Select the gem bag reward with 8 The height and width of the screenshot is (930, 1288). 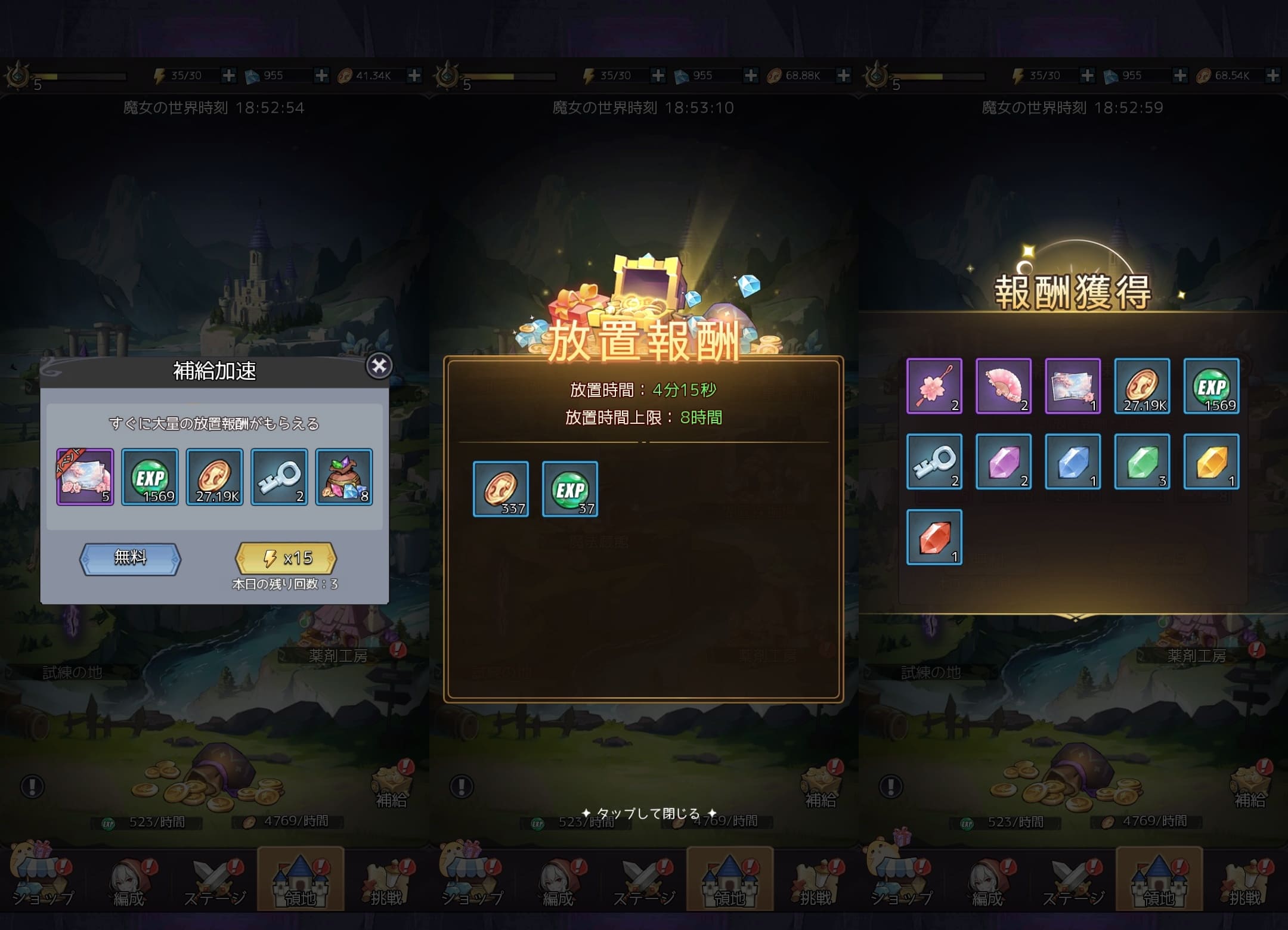[344, 477]
